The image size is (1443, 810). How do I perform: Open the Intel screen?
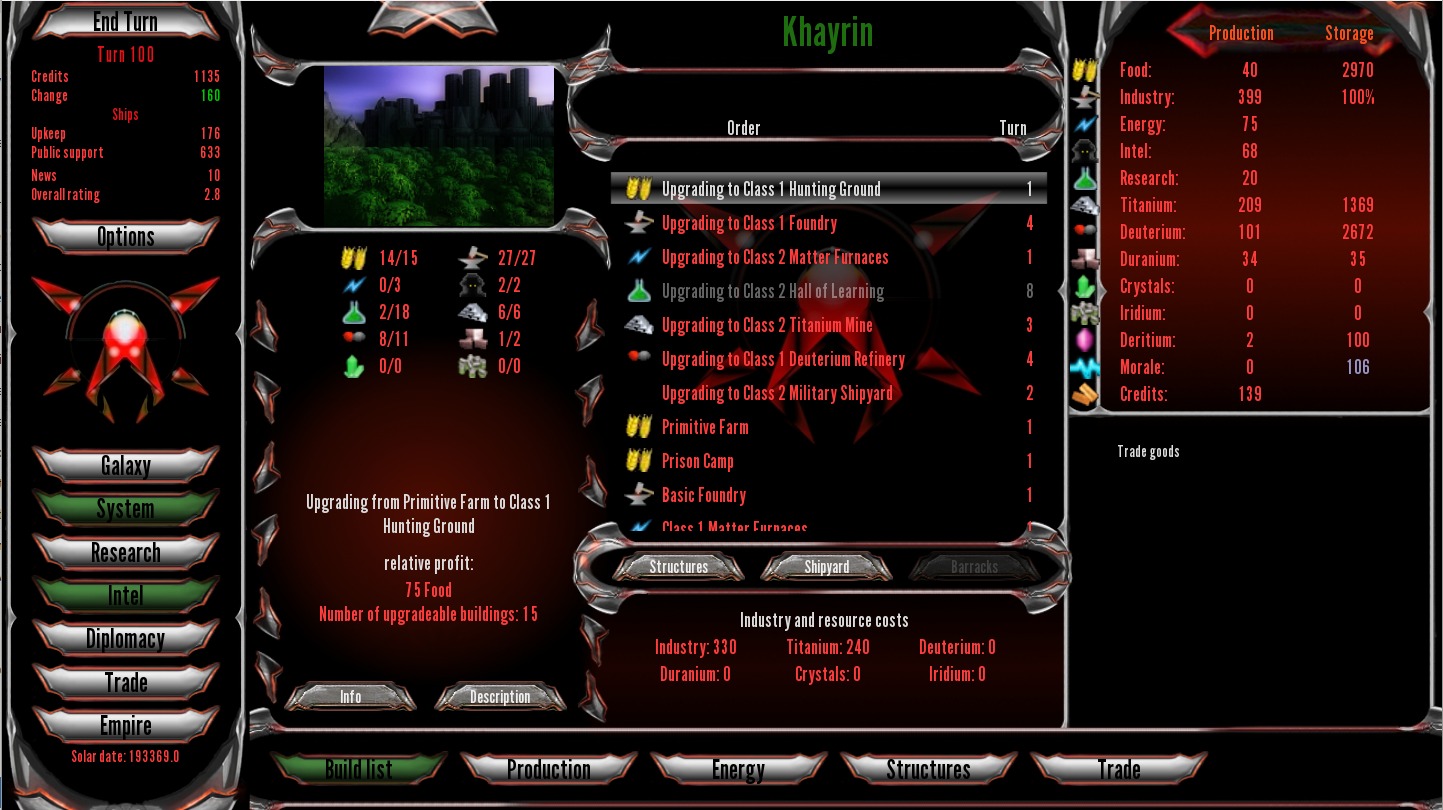pos(125,595)
